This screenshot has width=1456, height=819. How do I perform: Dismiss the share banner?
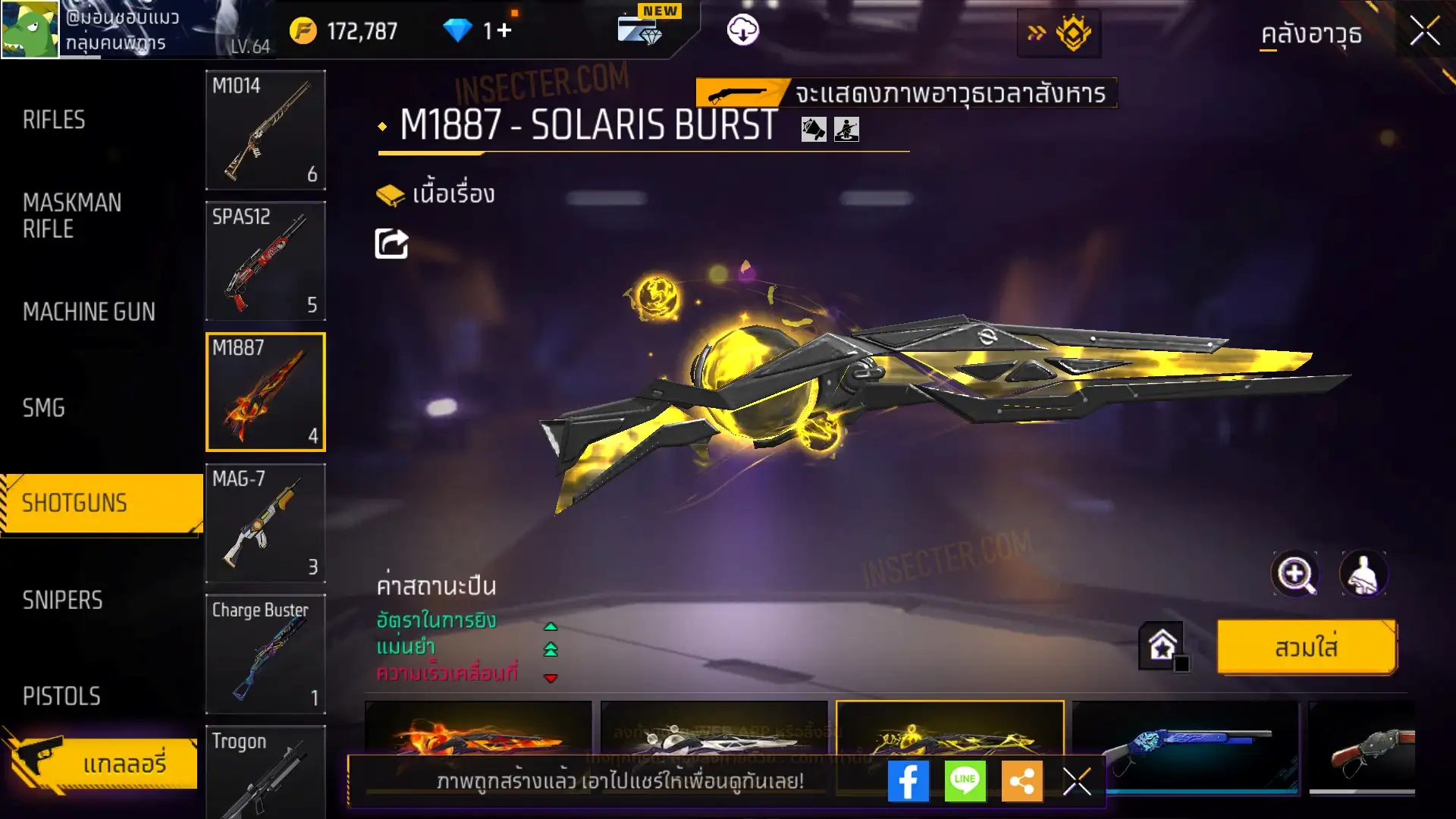point(1077,781)
